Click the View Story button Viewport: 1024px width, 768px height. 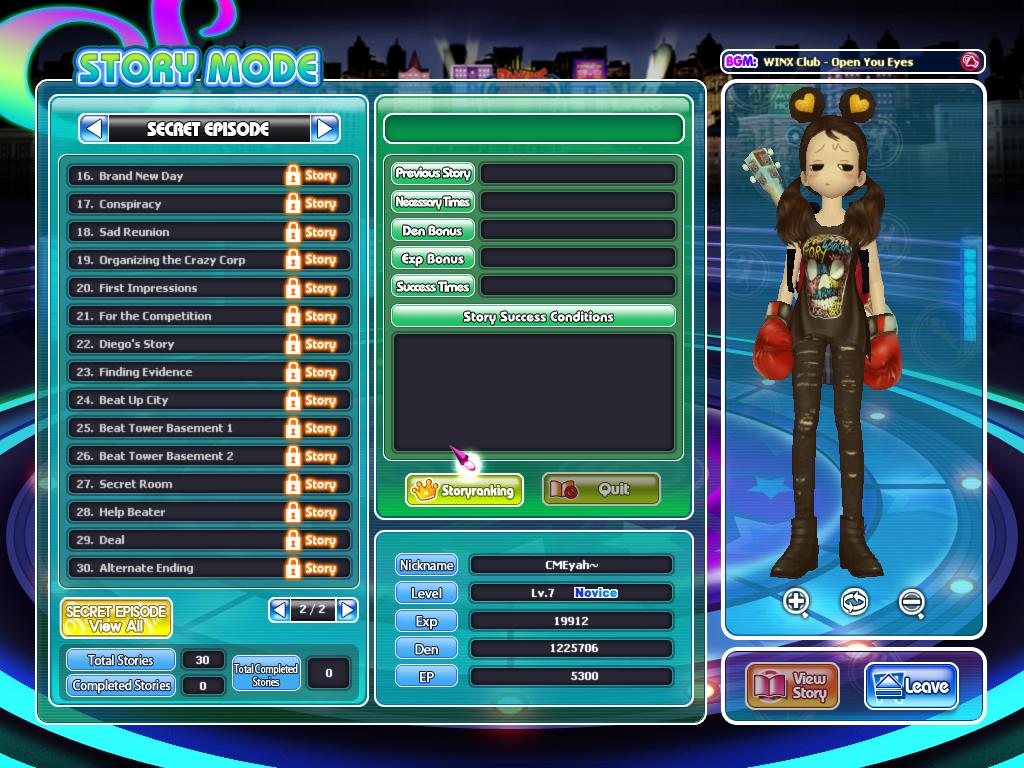(x=791, y=686)
